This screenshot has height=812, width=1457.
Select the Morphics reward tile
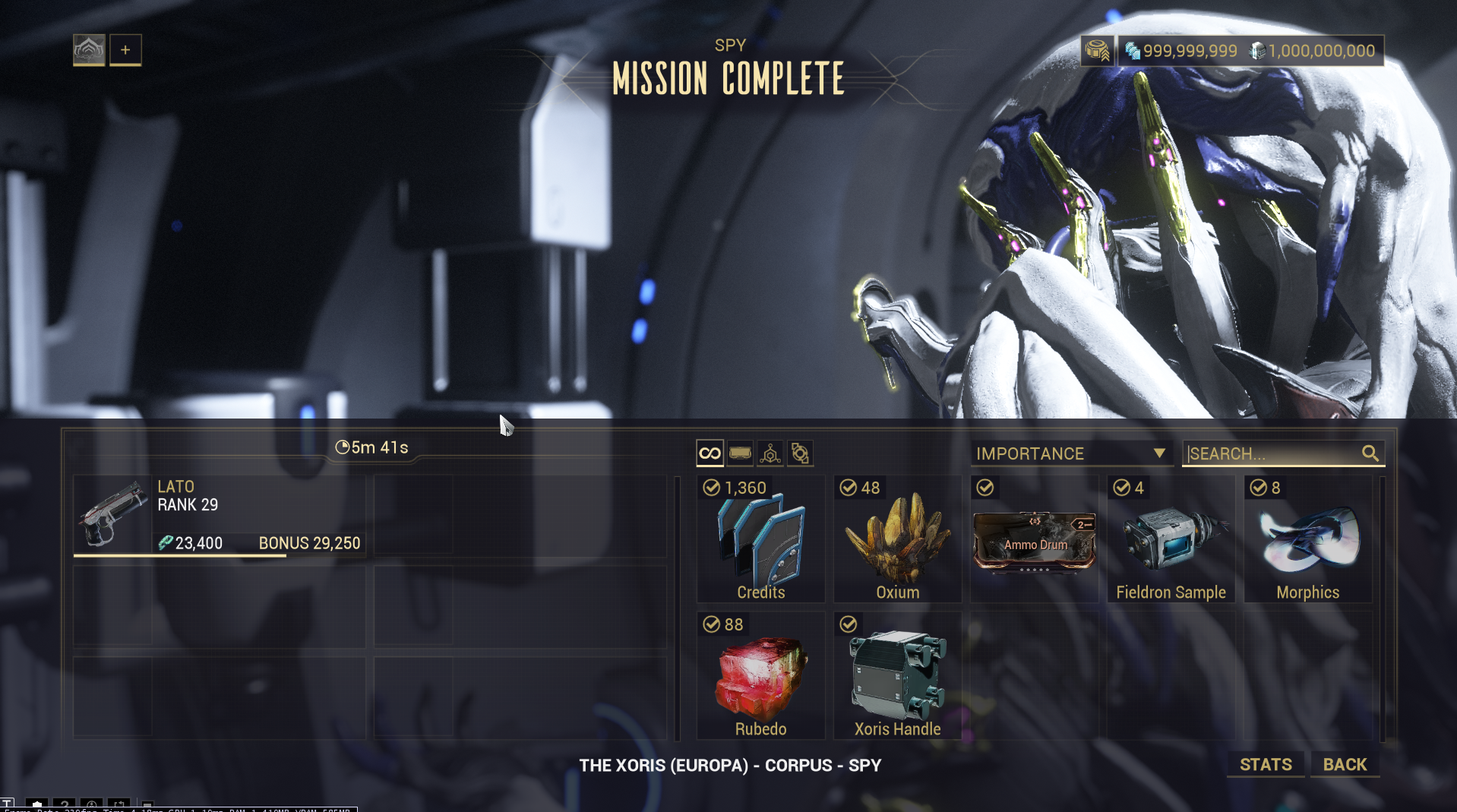(x=1307, y=539)
